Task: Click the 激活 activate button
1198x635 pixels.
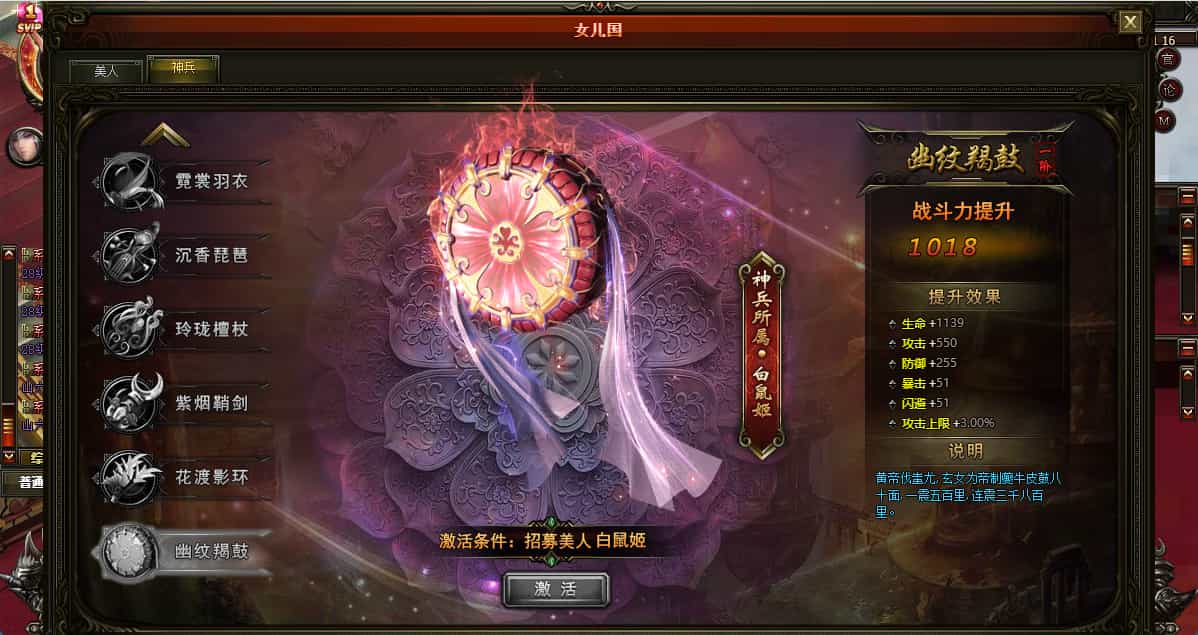Action: tap(555, 589)
